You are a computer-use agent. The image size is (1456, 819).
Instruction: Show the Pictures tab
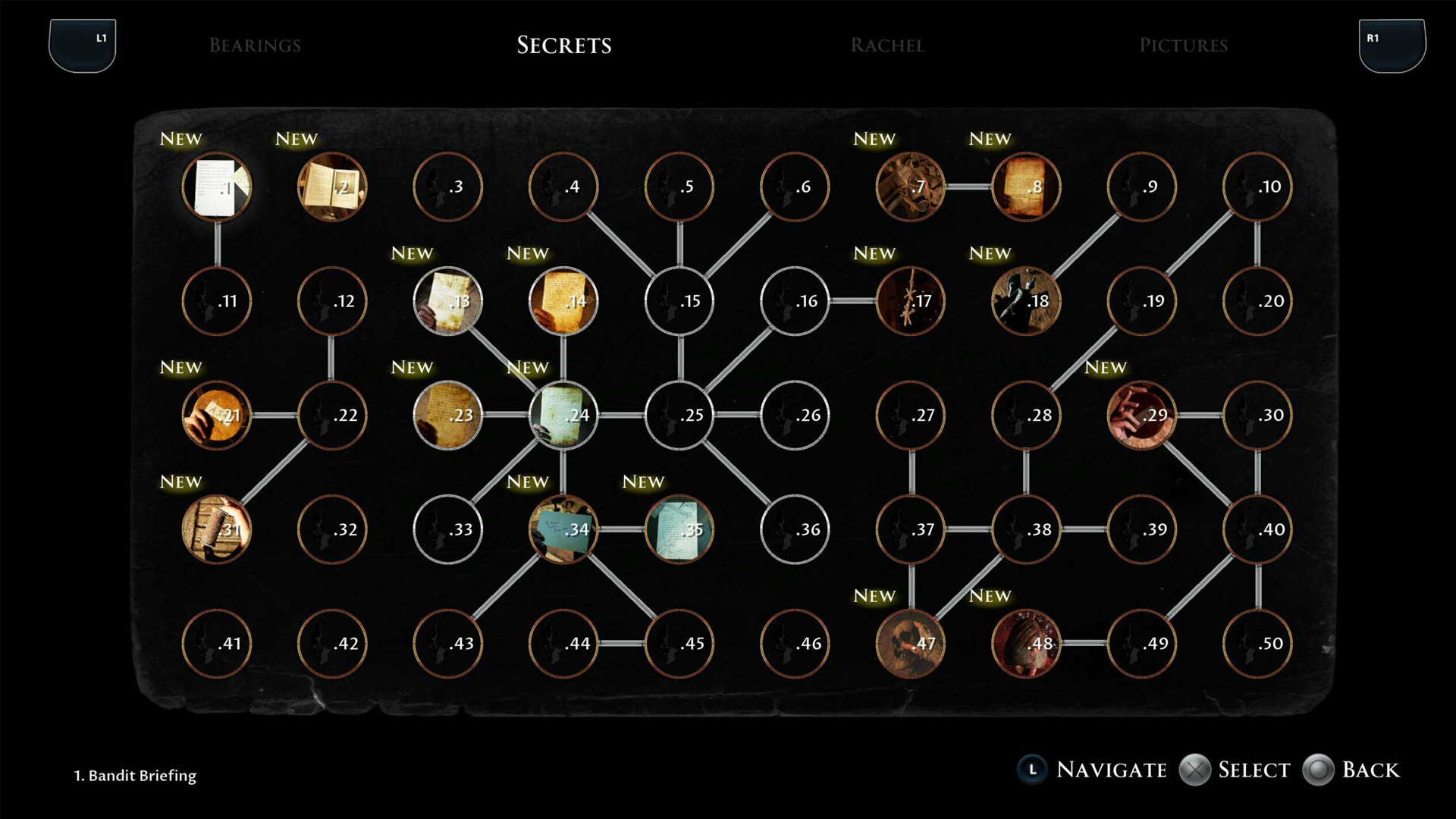(1183, 45)
